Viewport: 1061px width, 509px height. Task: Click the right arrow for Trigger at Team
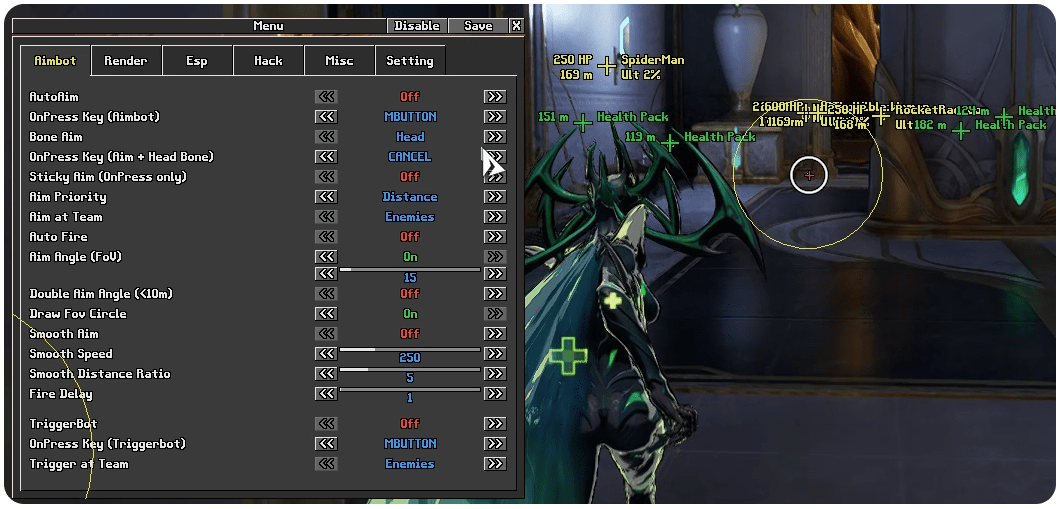pyautogui.click(x=494, y=464)
